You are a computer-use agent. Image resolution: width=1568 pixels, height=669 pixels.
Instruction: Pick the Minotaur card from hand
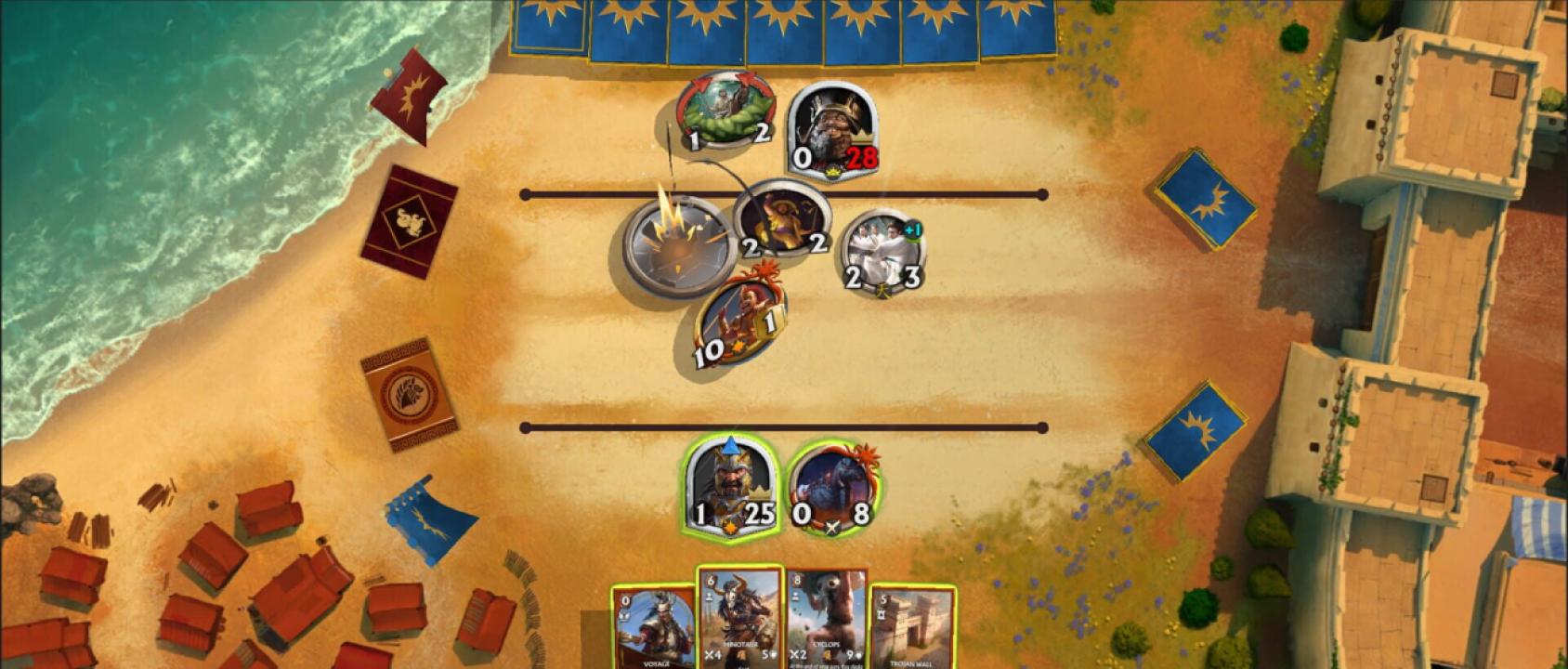(740, 618)
